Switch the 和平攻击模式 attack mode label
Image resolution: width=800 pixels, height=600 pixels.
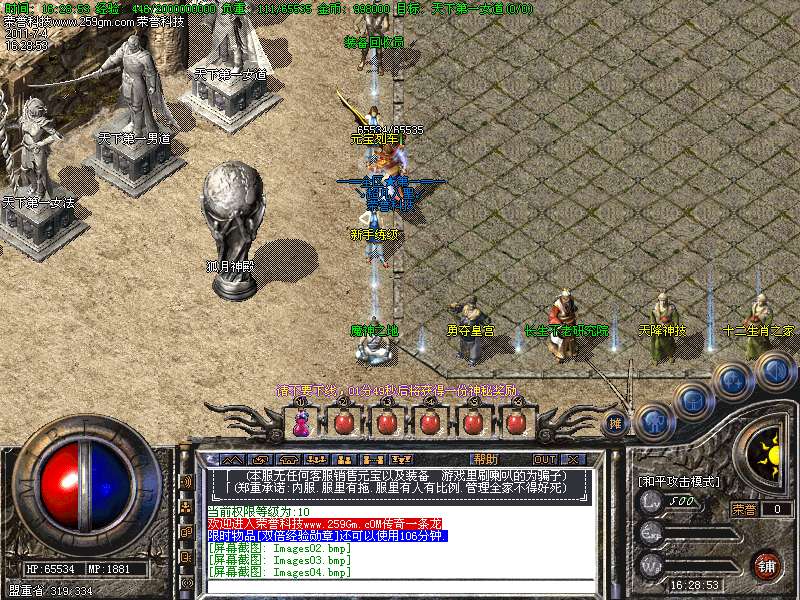pos(680,481)
